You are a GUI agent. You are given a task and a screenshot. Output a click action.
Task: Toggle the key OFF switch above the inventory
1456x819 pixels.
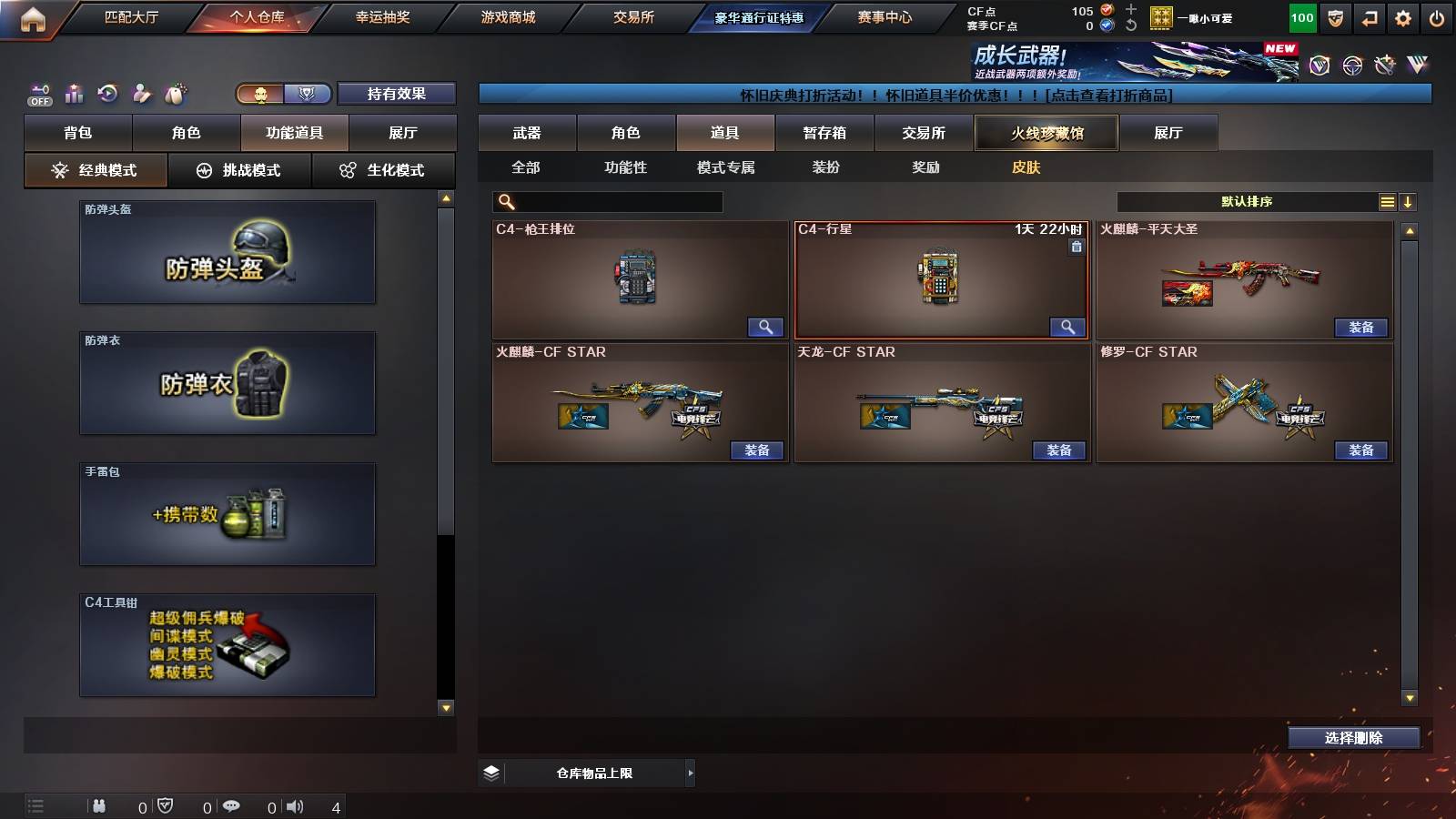38,94
